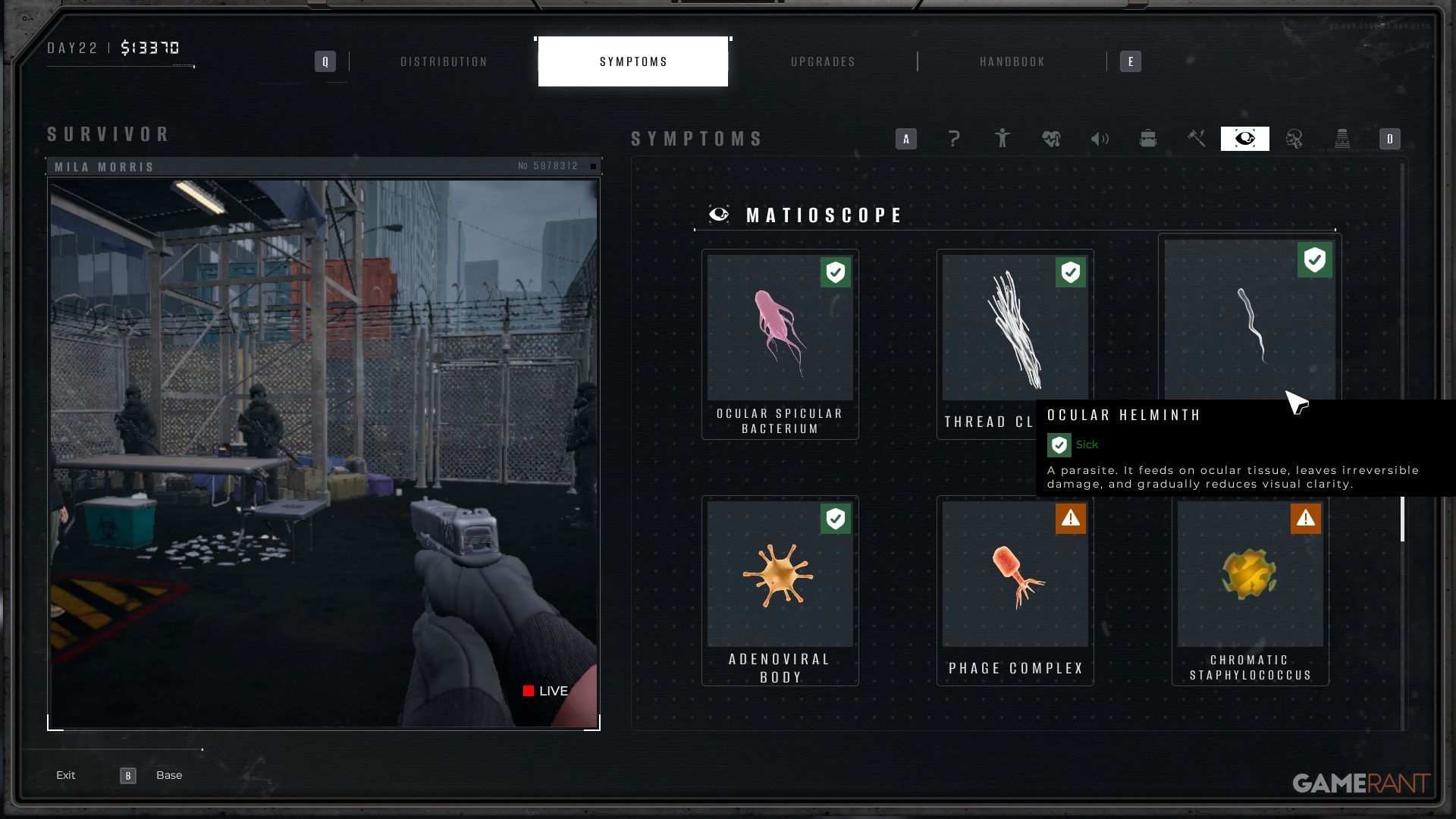Select the eye Matioscope category
The height and width of the screenshot is (819, 1456).
tap(1245, 139)
